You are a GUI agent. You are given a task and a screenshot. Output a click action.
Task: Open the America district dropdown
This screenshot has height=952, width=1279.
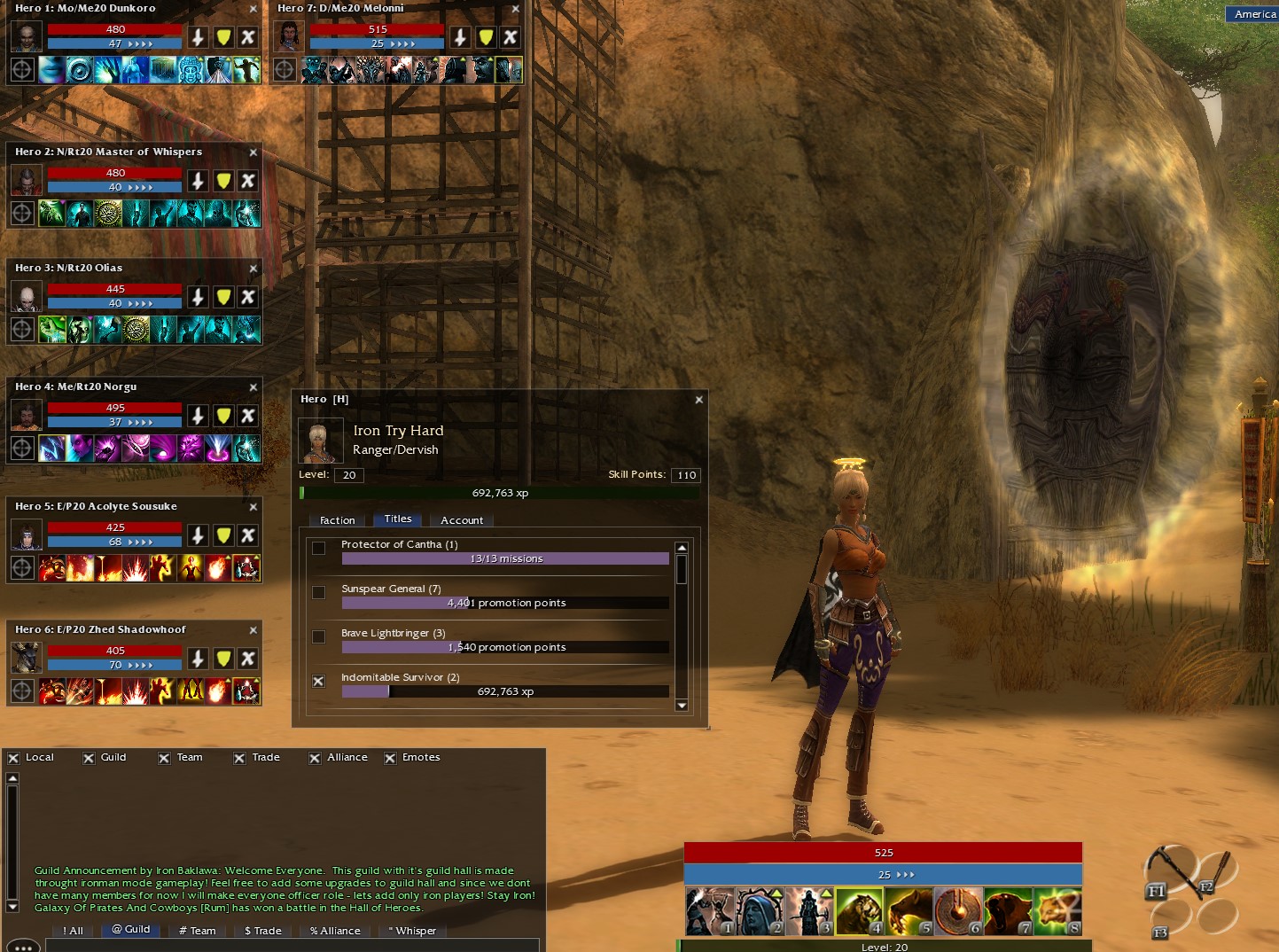(x=1254, y=14)
